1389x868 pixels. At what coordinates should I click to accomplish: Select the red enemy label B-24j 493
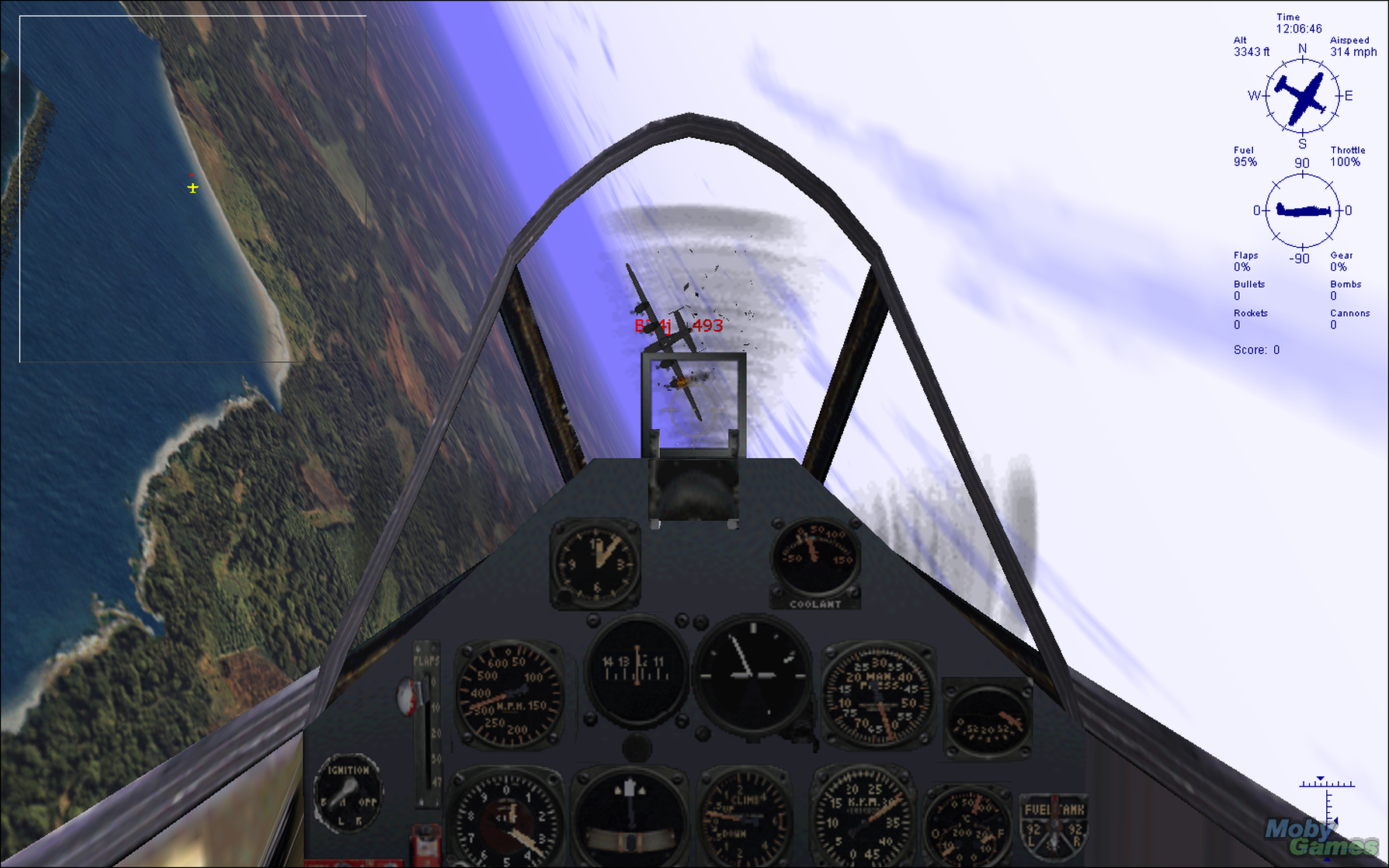click(x=677, y=326)
